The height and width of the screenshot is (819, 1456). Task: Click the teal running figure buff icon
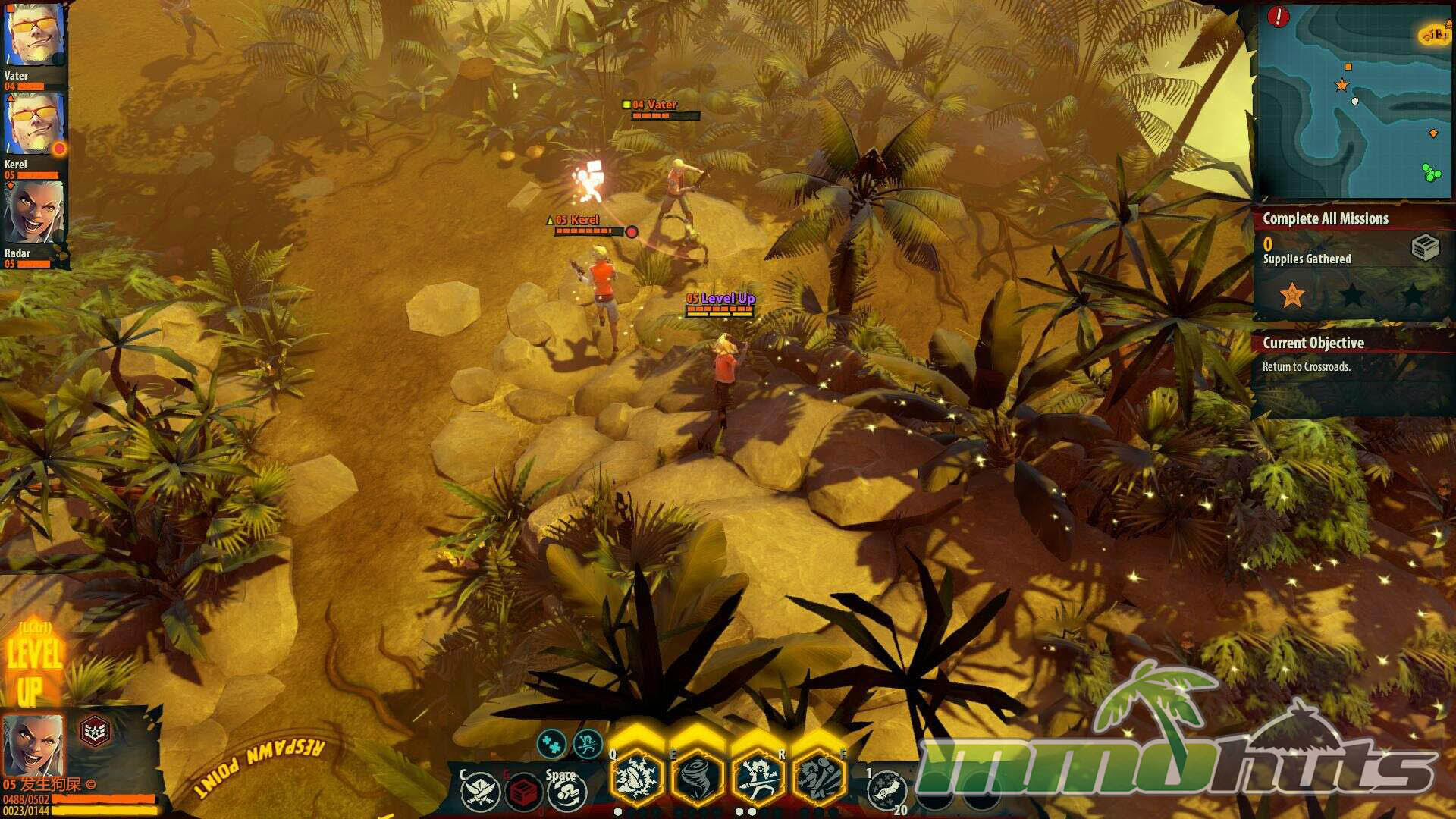[587, 744]
